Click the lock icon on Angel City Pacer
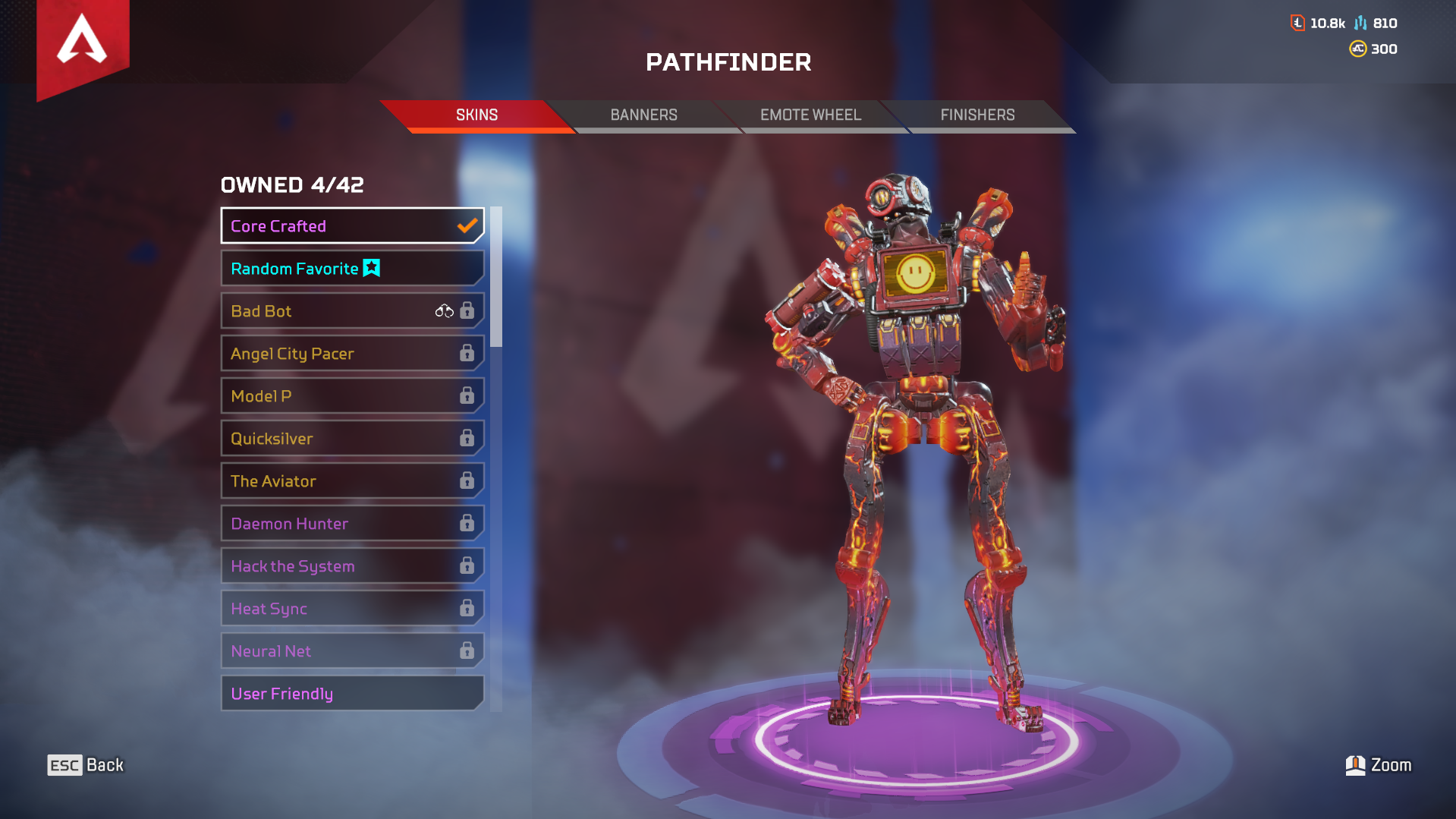The image size is (1456, 819). point(465,353)
